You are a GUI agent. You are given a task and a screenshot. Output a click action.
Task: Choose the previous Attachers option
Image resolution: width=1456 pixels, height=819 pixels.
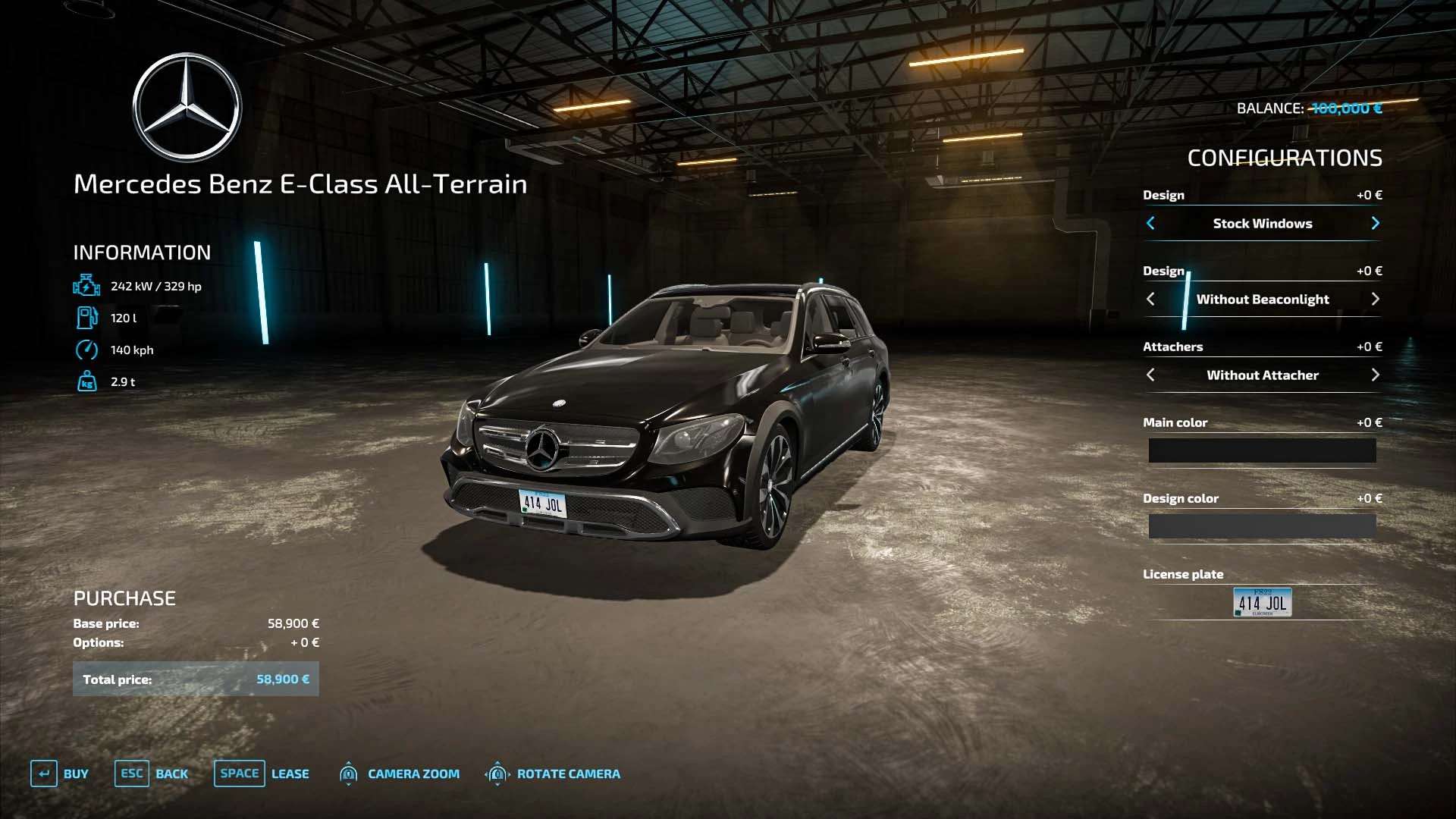[1150, 375]
